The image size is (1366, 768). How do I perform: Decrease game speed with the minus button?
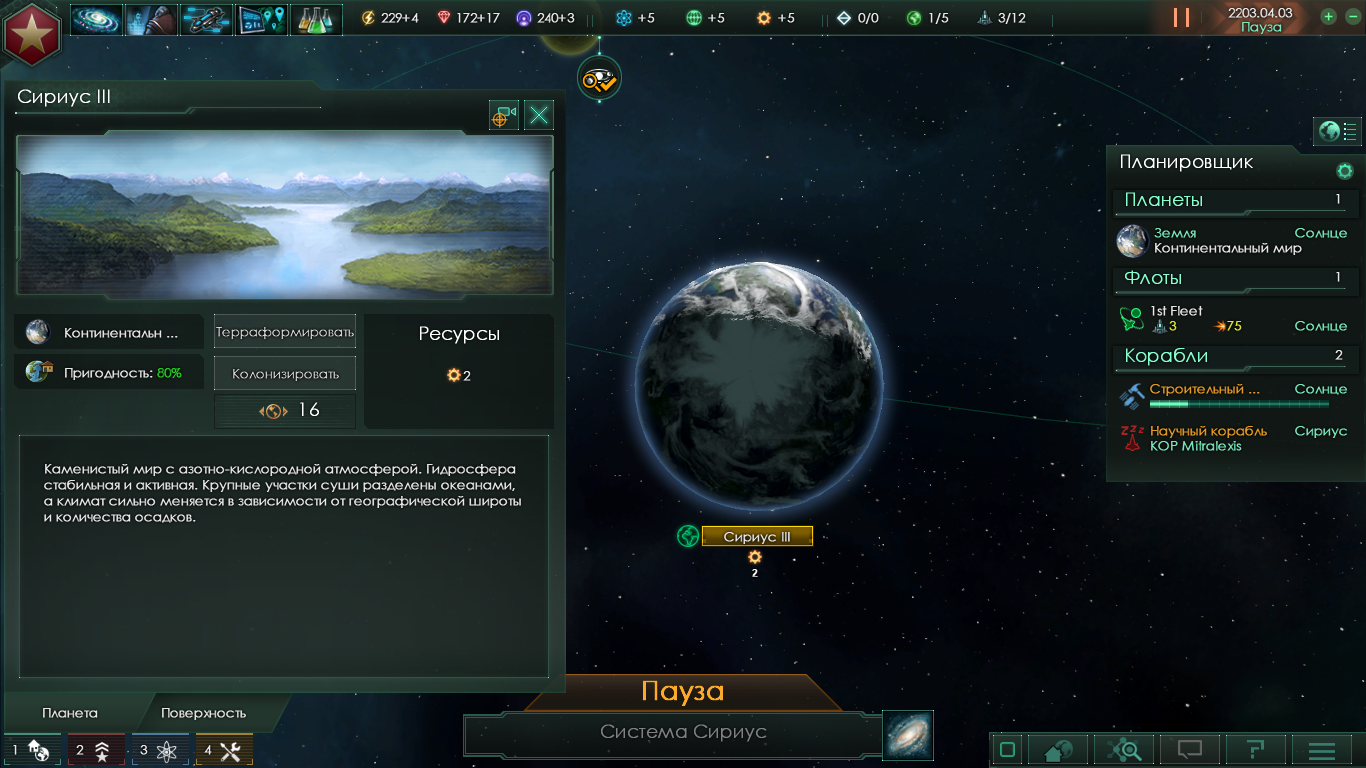click(1349, 16)
